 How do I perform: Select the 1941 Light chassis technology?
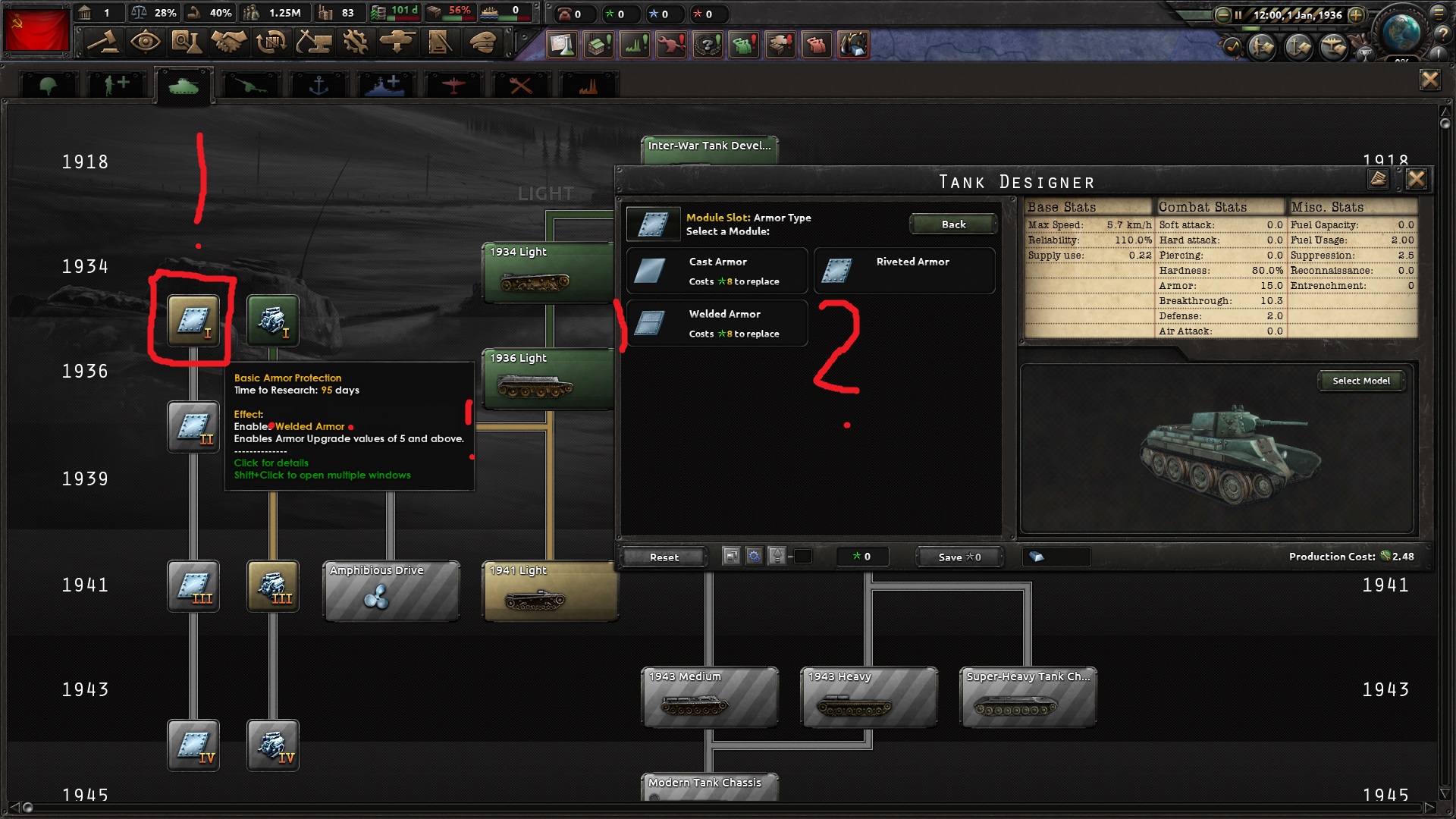click(548, 591)
